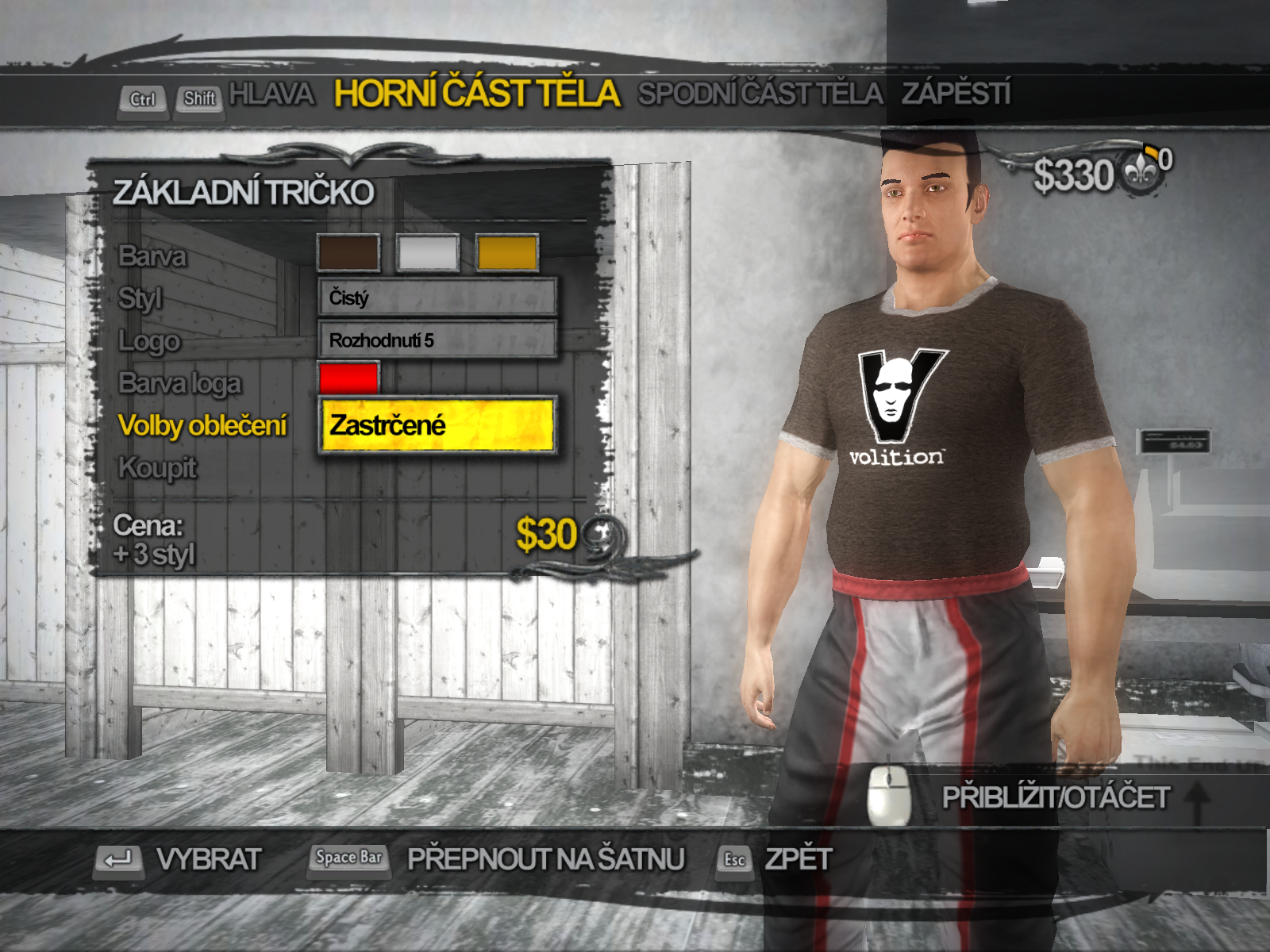Select the golden yellow color swatch
Viewport: 1270px width, 952px height.
click(x=507, y=254)
